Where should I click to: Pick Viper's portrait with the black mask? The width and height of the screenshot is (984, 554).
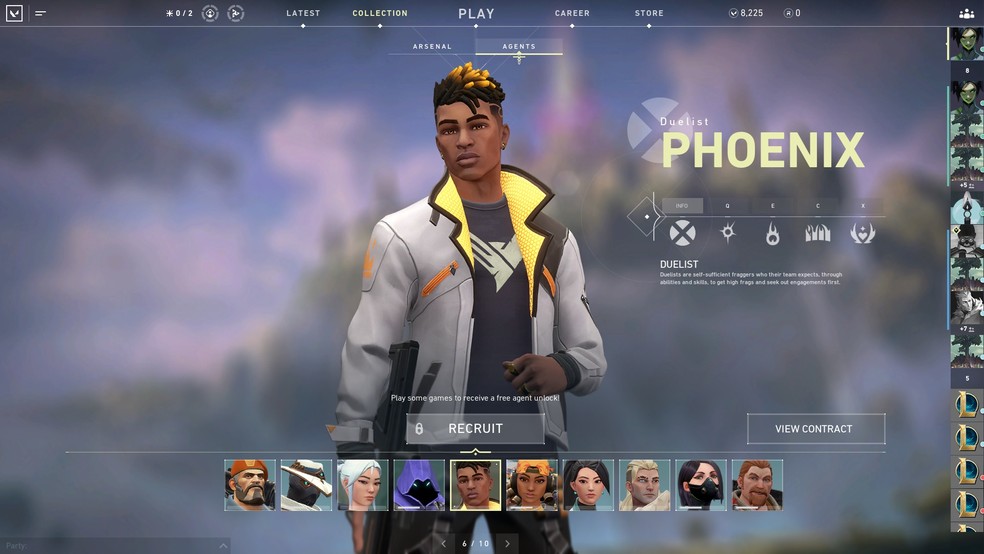coord(701,485)
